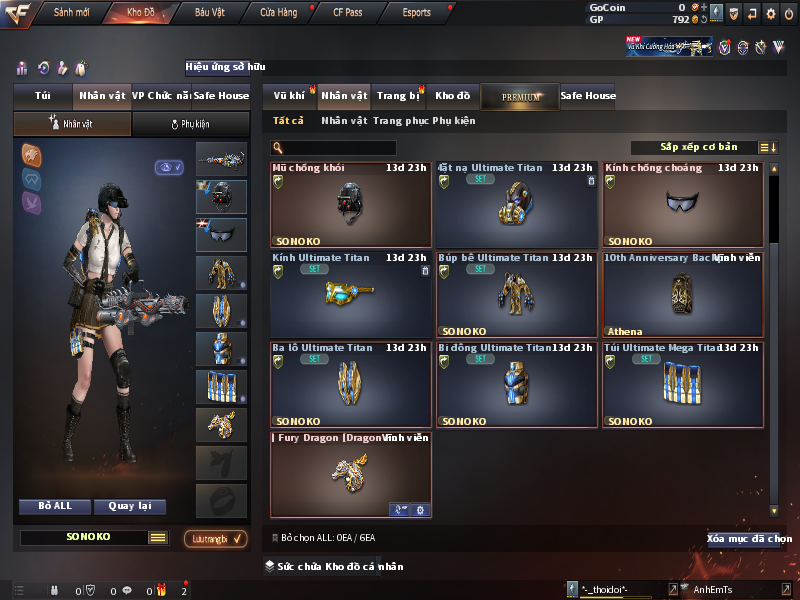Image resolution: width=800 pixels, height=600 pixels.
Task: Switch to the Báu Vật tab
Action: point(209,13)
